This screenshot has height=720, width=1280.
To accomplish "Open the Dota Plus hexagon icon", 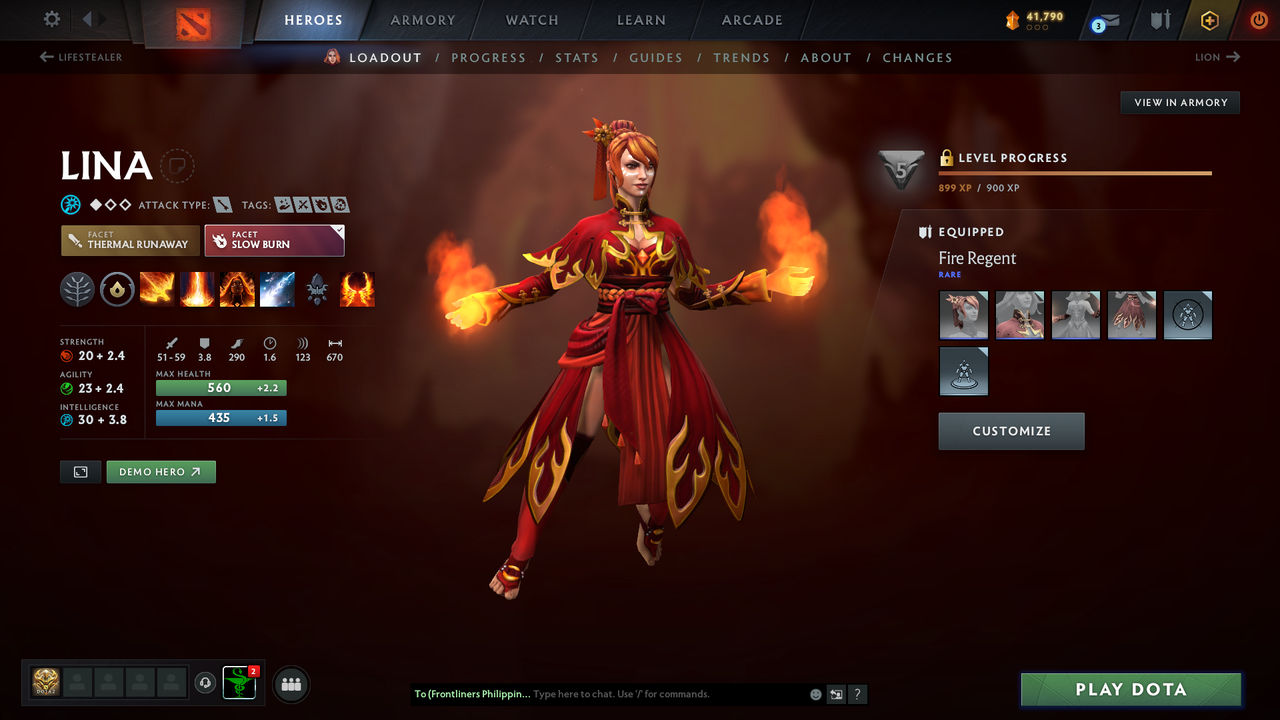I will click(x=1209, y=18).
